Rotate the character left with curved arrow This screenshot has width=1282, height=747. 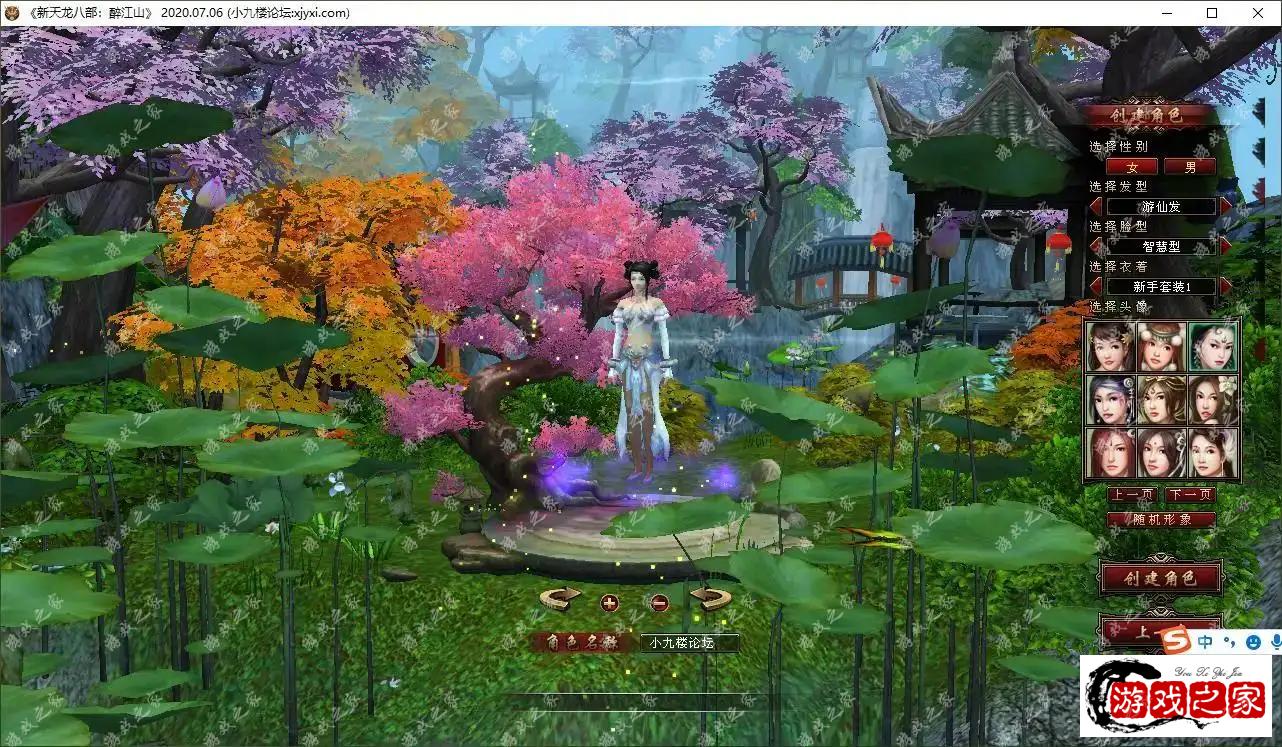(x=560, y=598)
